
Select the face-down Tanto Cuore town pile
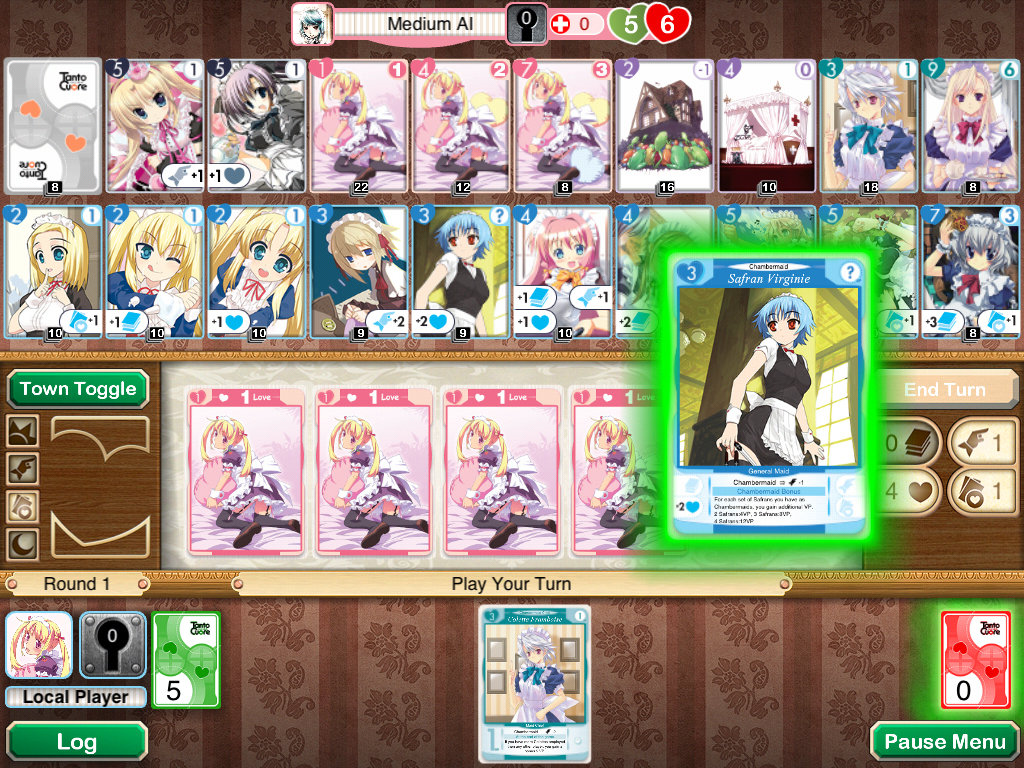(x=53, y=125)
